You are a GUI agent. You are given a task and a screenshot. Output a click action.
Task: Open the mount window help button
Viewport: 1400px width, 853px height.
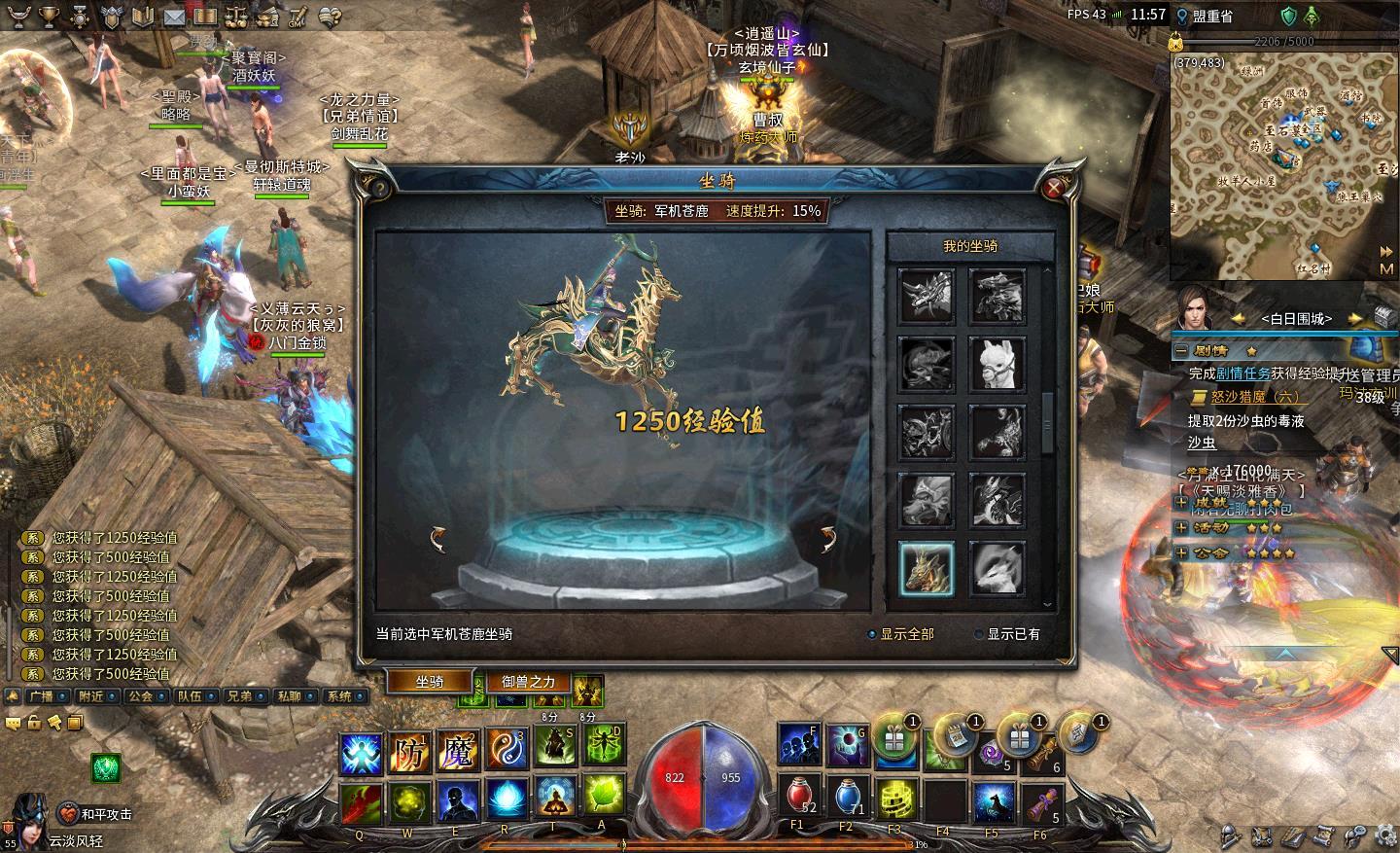pyautogui.click(x=381, y=188)
